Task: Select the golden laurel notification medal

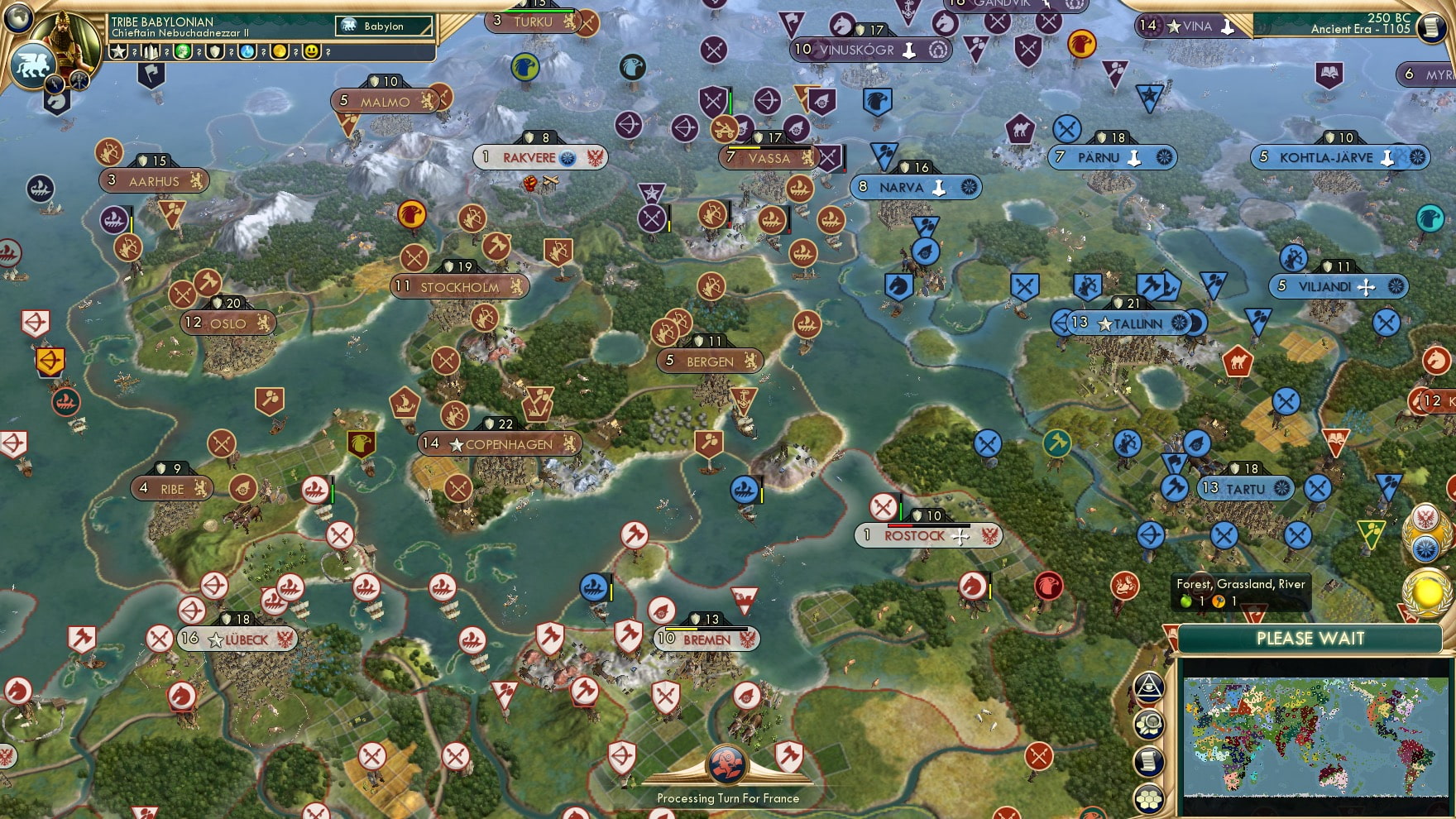Action: (x=1426, y=591)
